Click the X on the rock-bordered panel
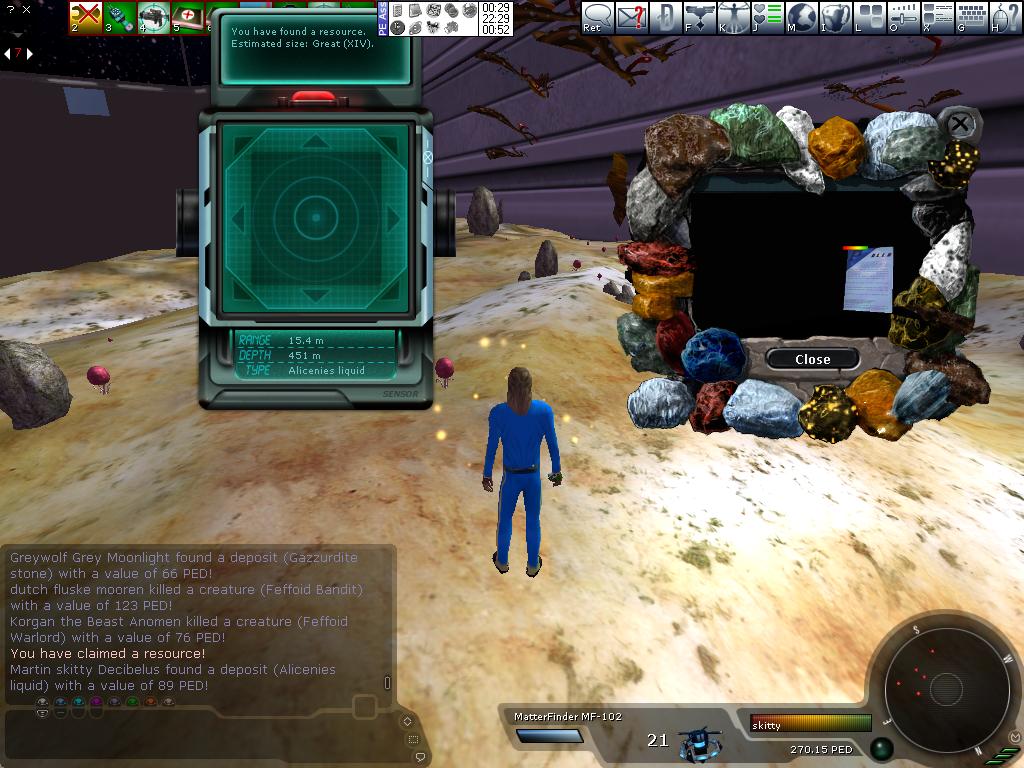This screenshot has height=768, width=1024. 960,124
